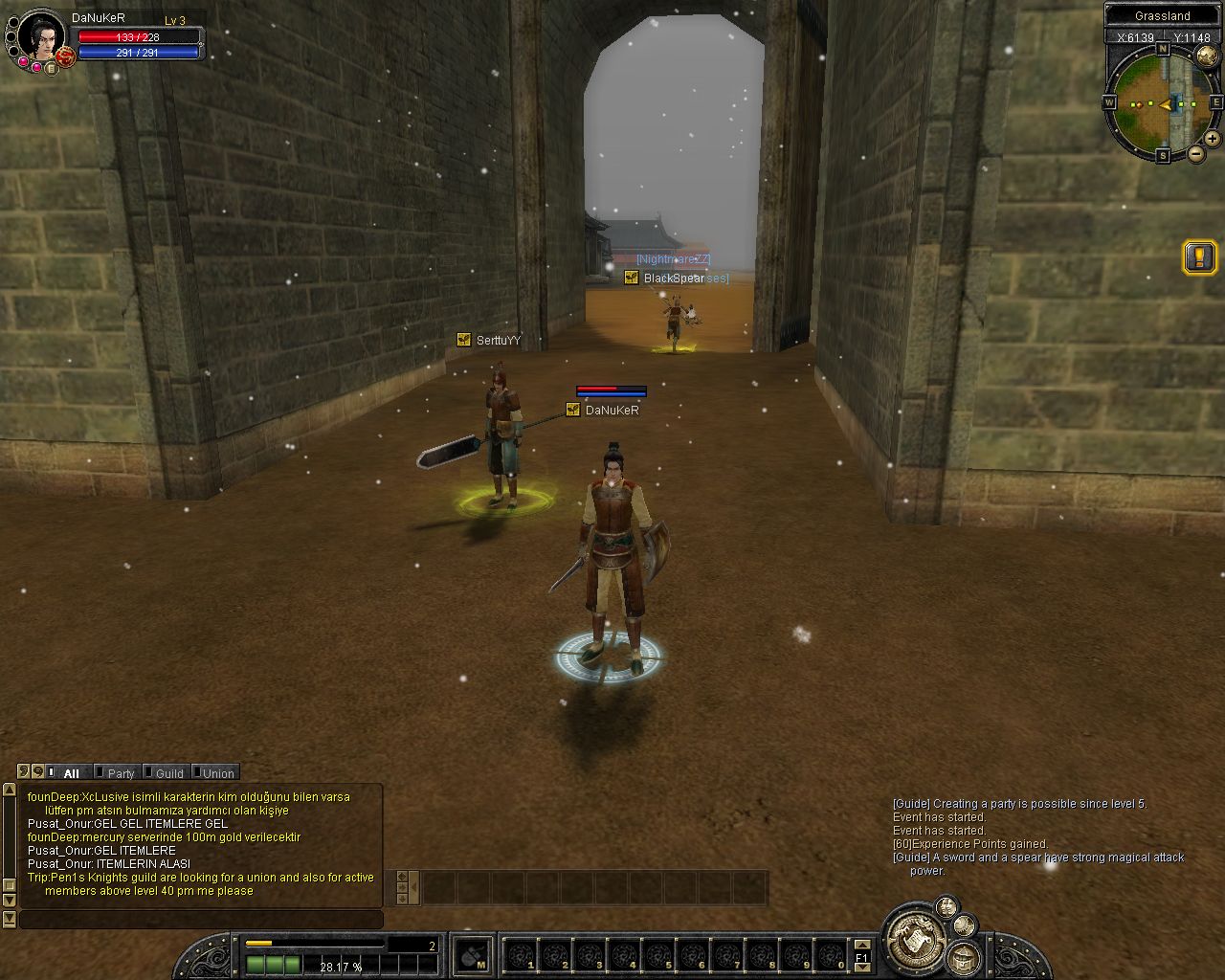Switch to the Guild chat tab

(168, 773)
